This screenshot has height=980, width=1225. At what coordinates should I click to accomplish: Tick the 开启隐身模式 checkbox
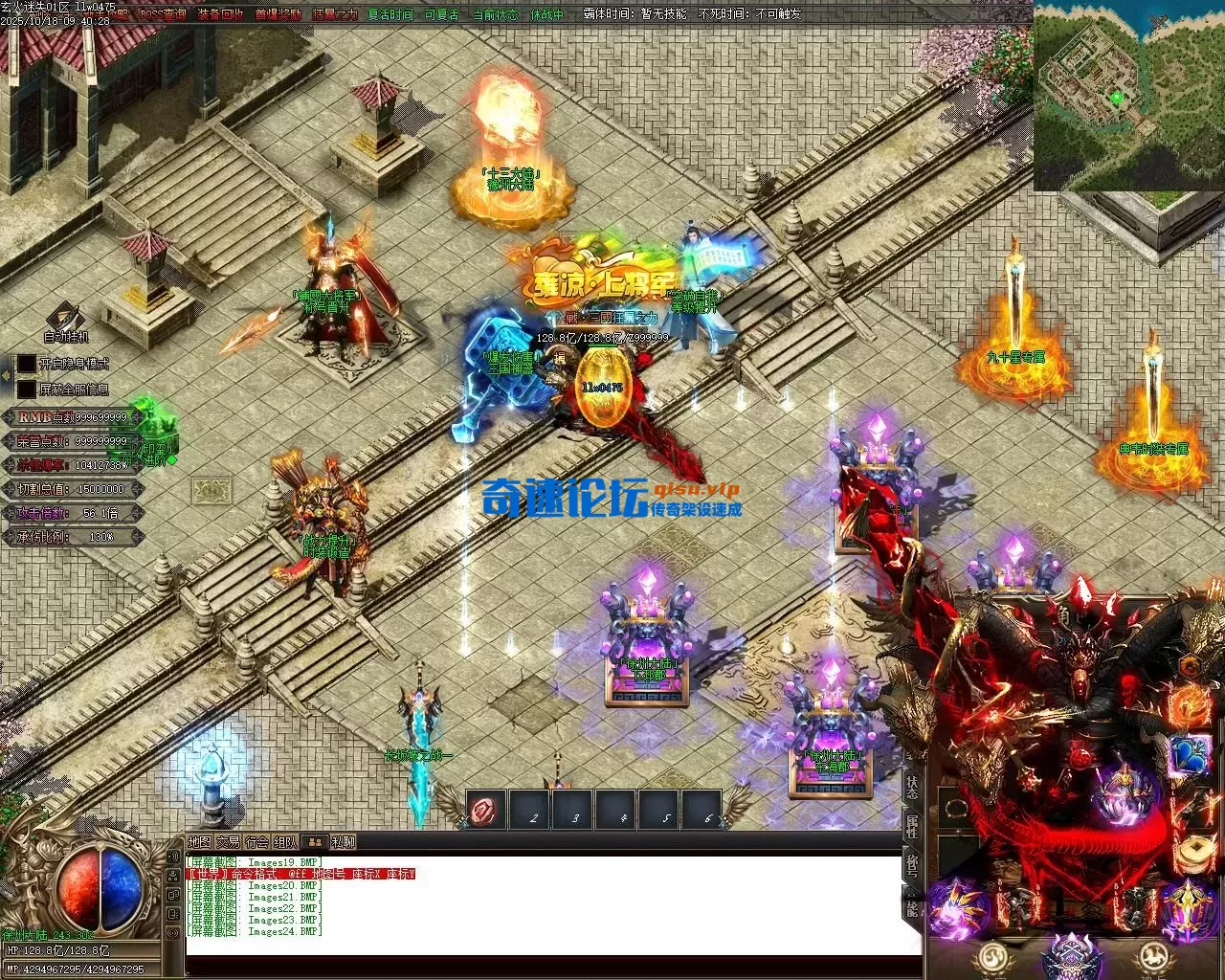coord(25,364)
